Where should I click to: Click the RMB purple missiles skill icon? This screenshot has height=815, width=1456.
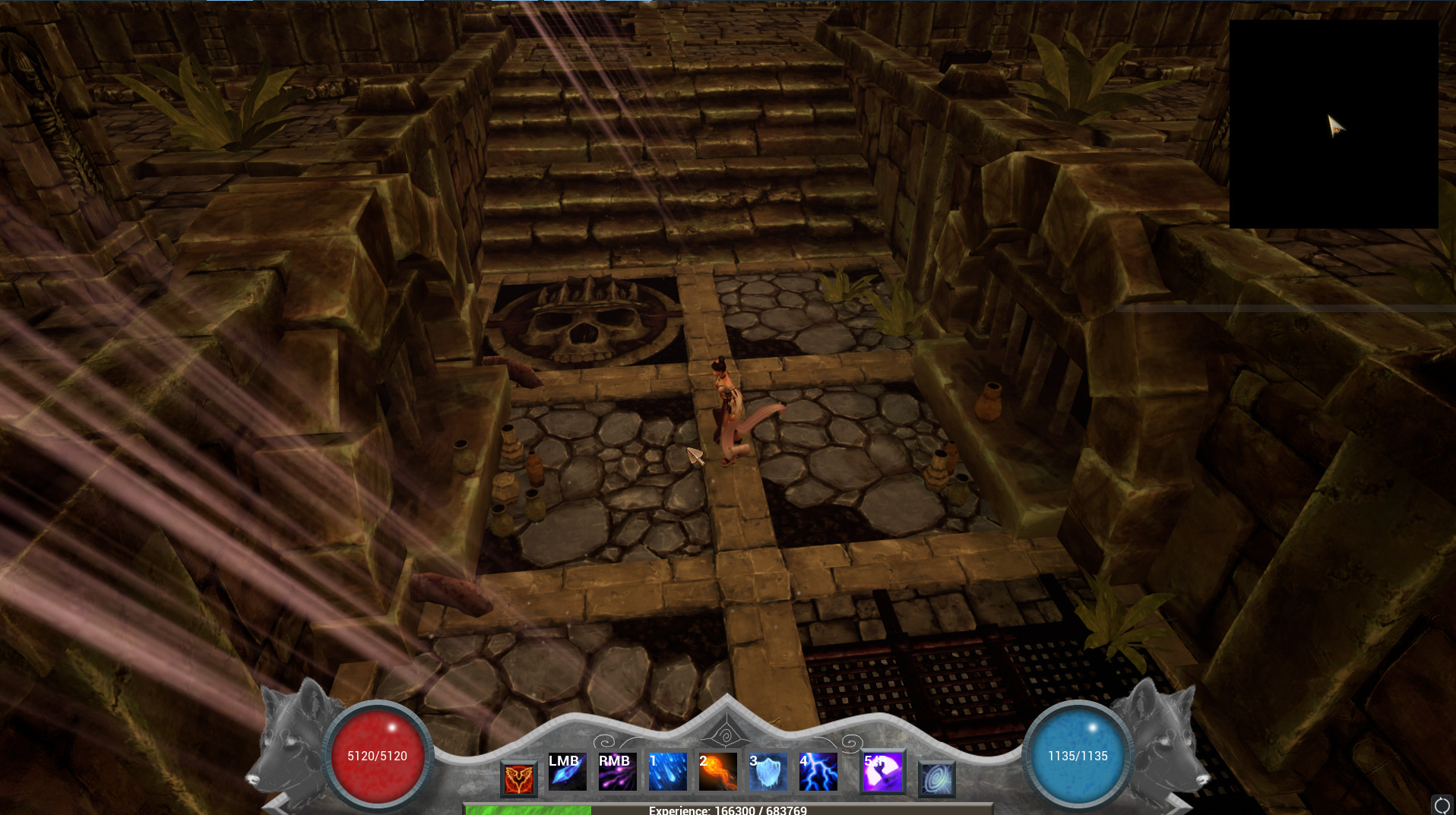tap(617, 772)
